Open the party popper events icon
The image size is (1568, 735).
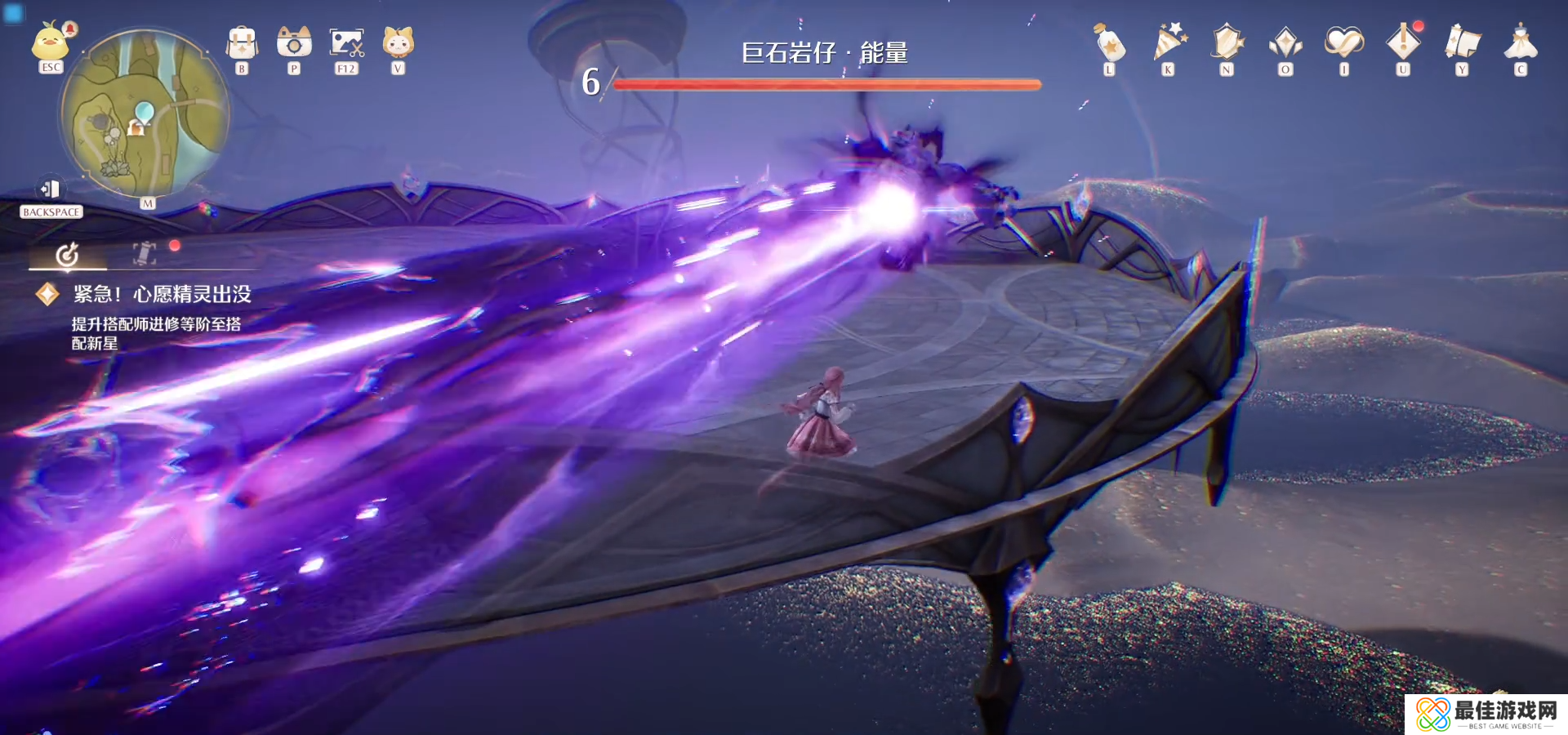coord(1169,43)
